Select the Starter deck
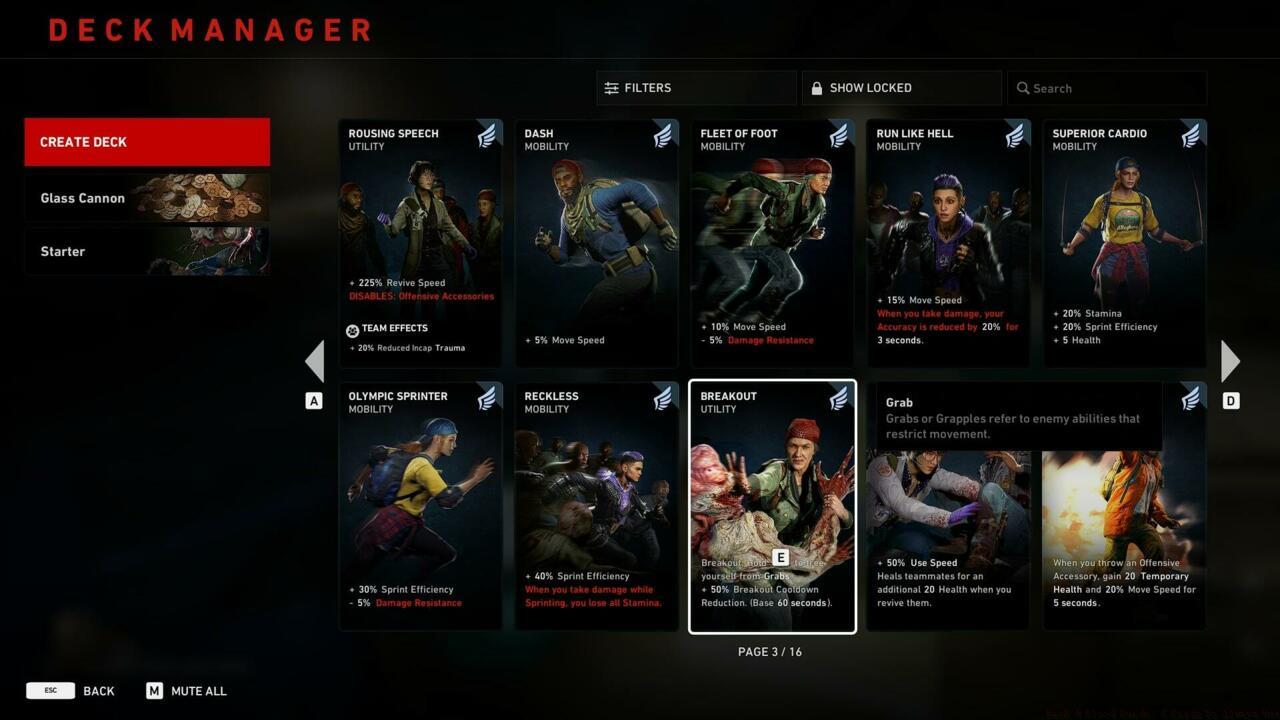 (x=147, y=251)
